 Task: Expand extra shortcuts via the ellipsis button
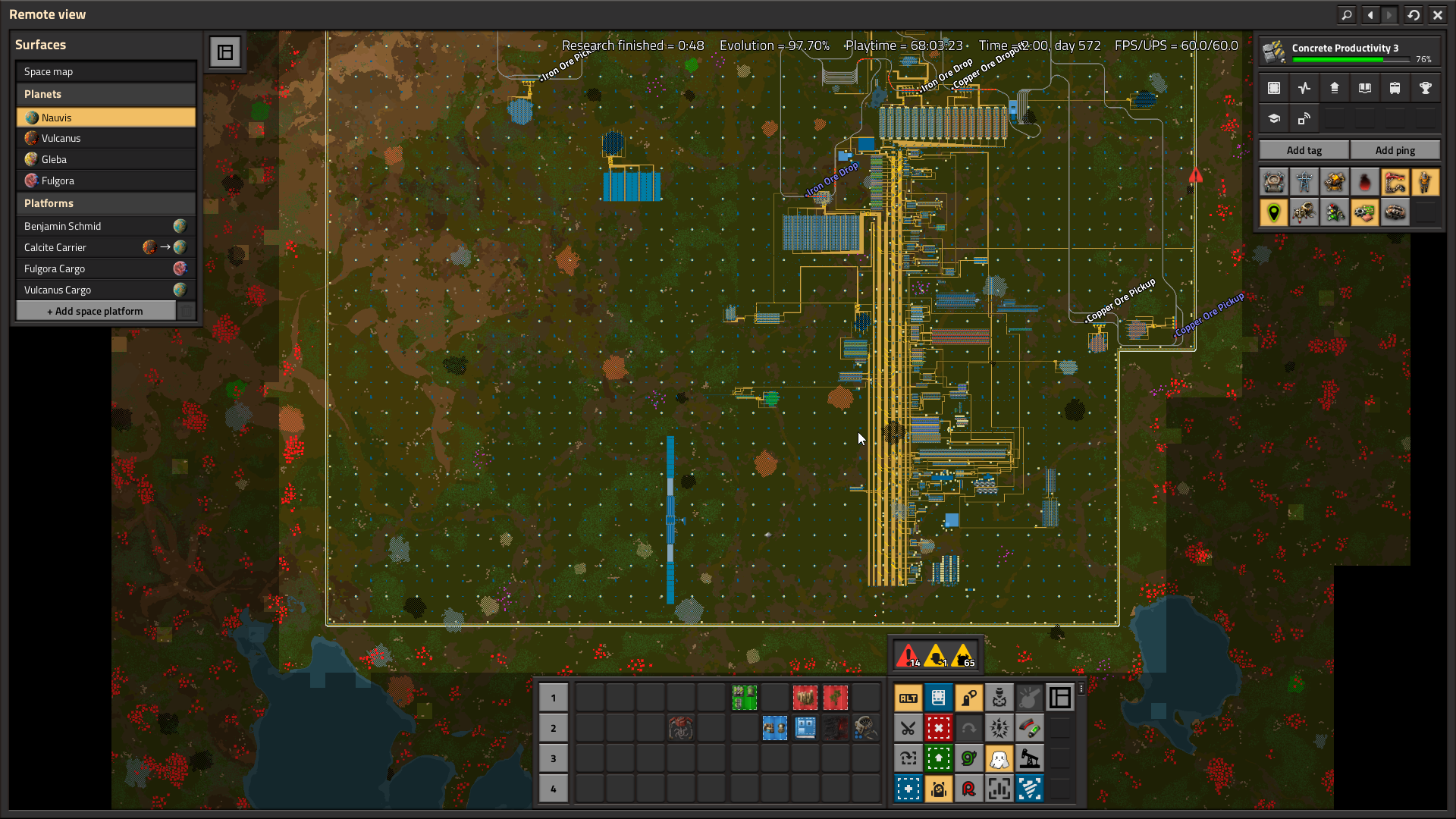pyautogui.click(x=1081, y=689)
